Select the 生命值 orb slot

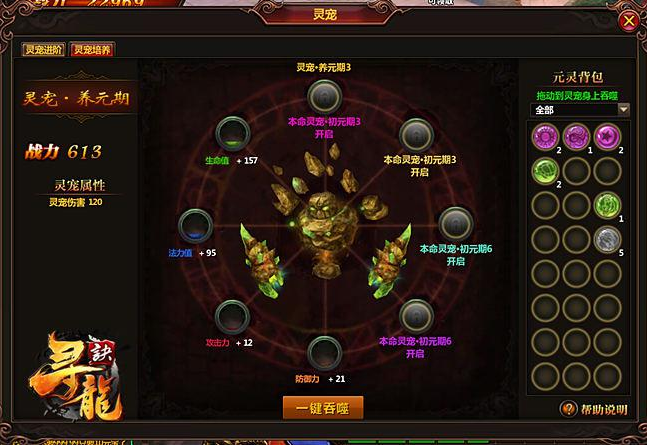click(234, 134)
